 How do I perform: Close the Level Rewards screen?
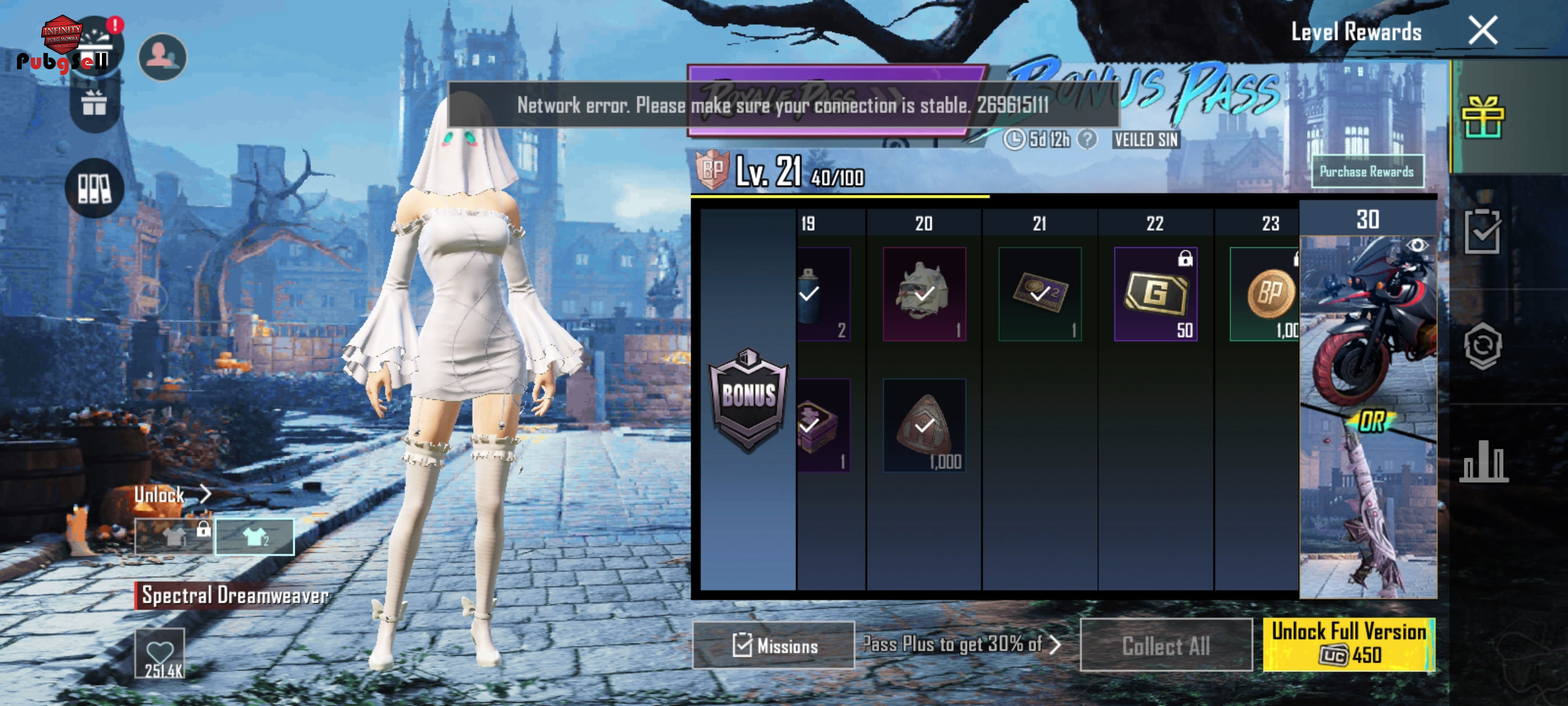pos(1482,31)
